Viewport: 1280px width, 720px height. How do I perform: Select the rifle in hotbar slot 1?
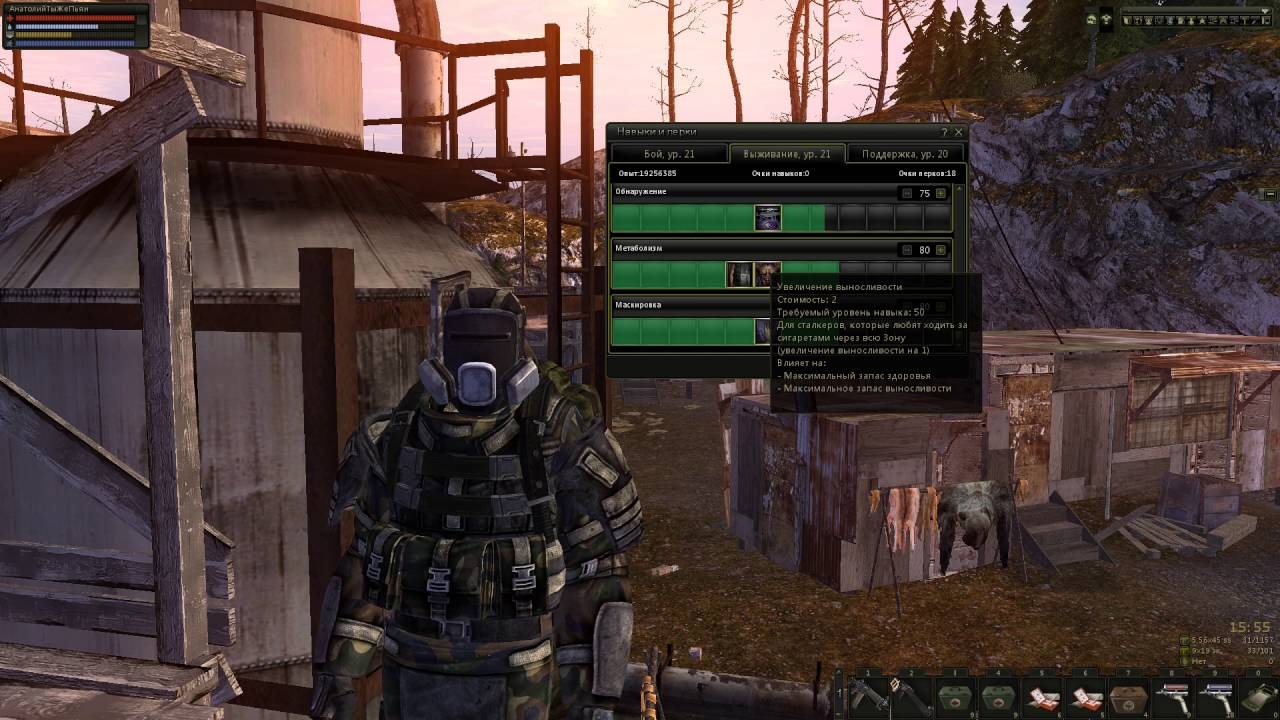click(866, 693)
